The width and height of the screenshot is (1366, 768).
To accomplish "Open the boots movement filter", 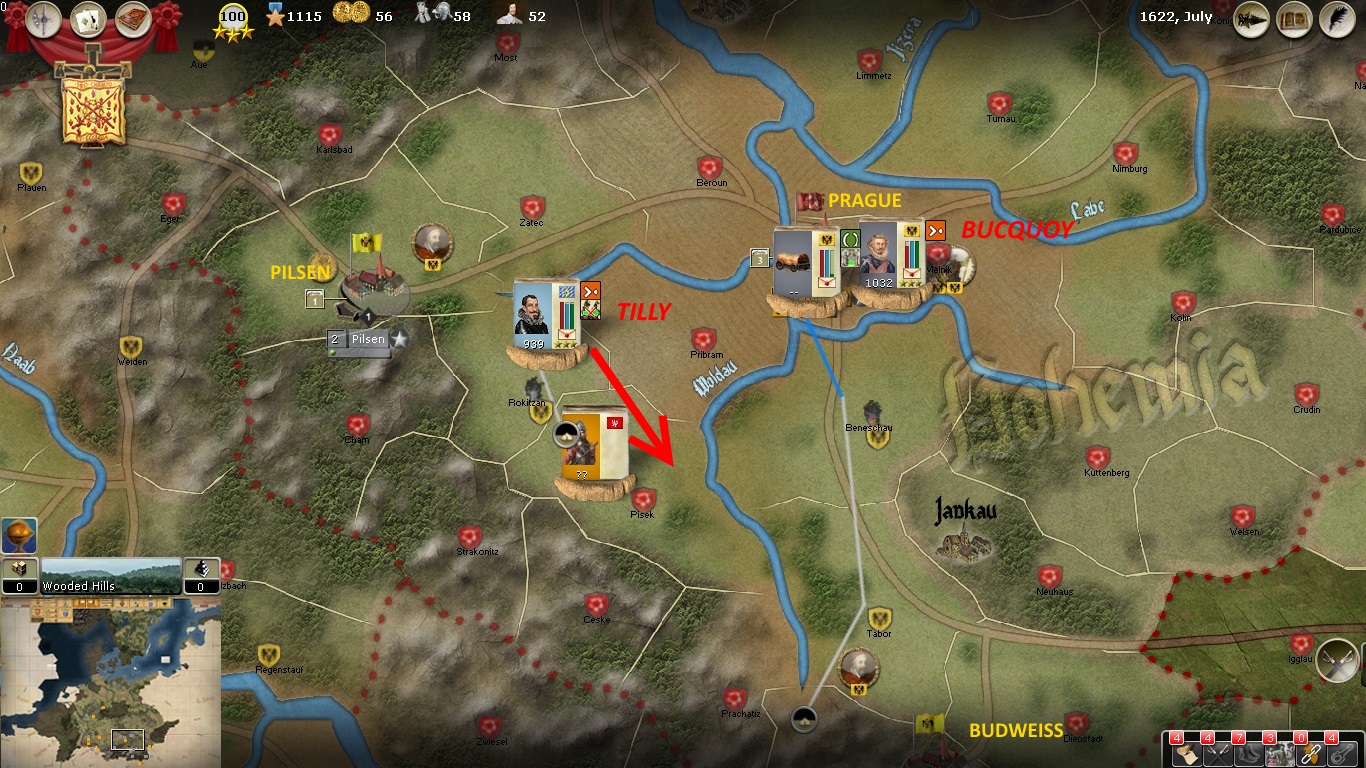I will [x=1249, y=753].
